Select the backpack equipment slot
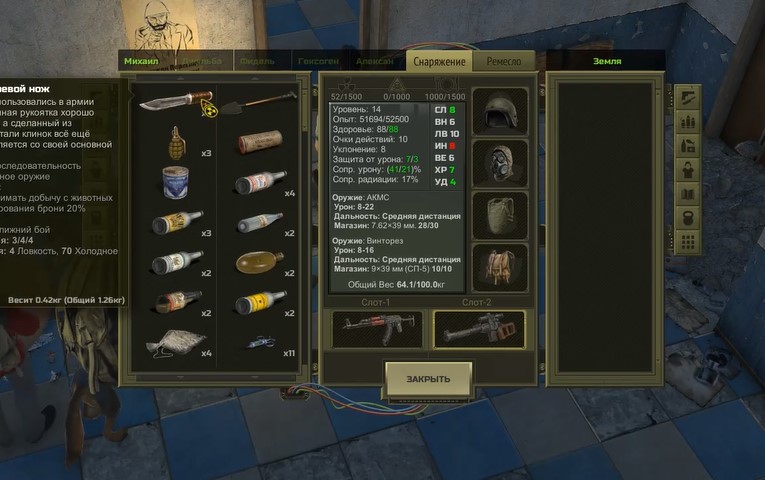 pyautogui.click(x=499, y=266)
